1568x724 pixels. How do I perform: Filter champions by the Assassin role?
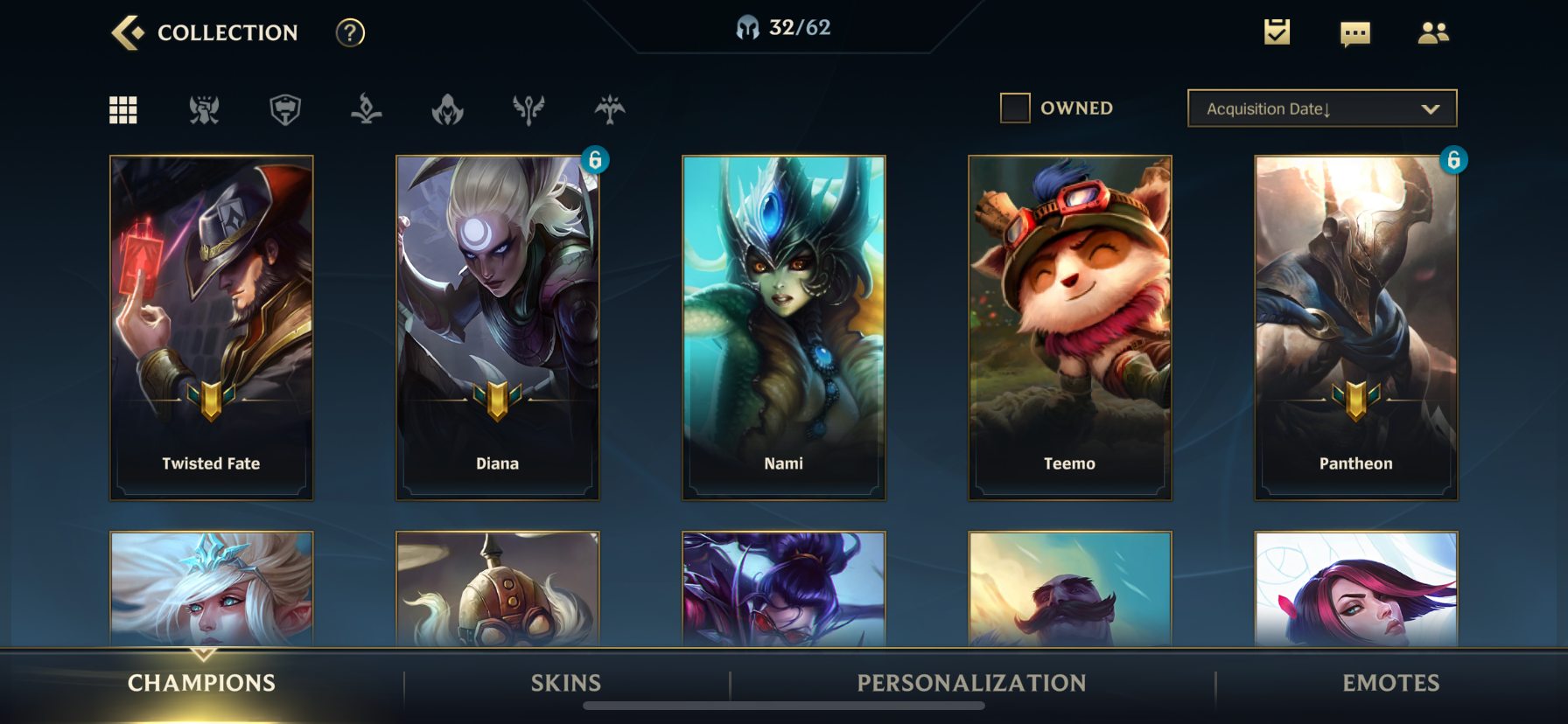point(448,109)
